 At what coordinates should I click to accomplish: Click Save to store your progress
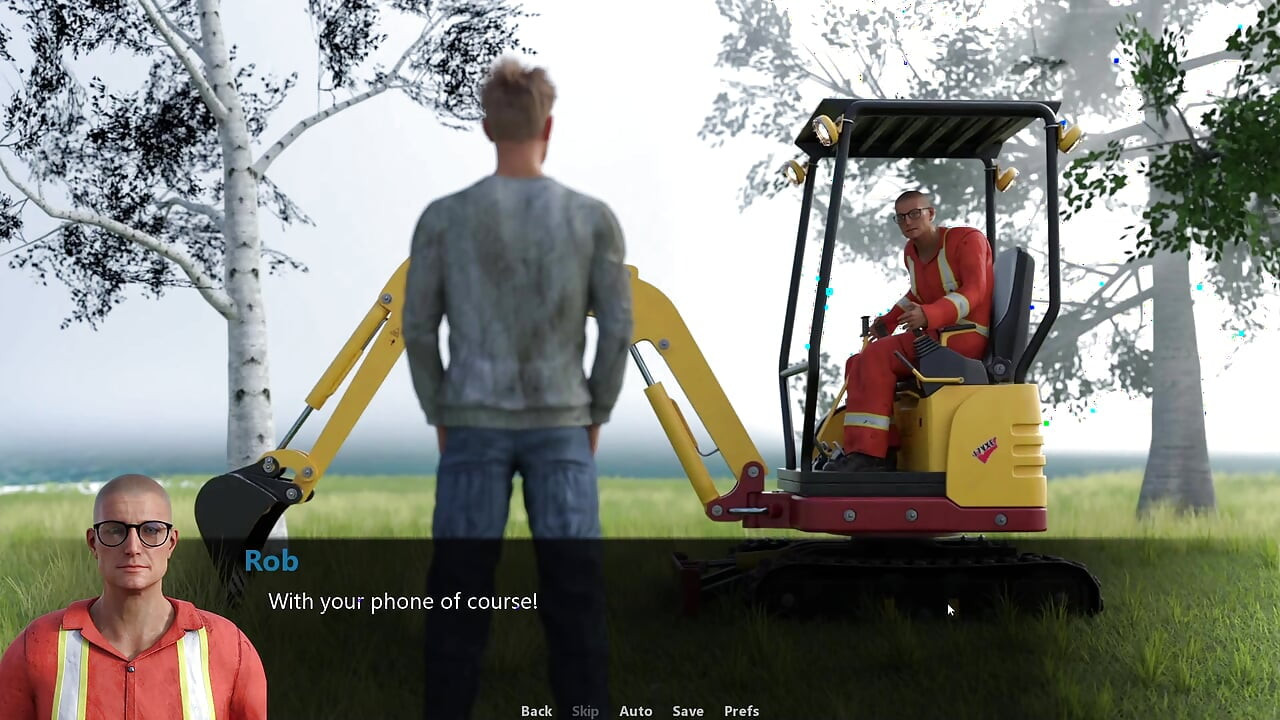click(688, 710)
